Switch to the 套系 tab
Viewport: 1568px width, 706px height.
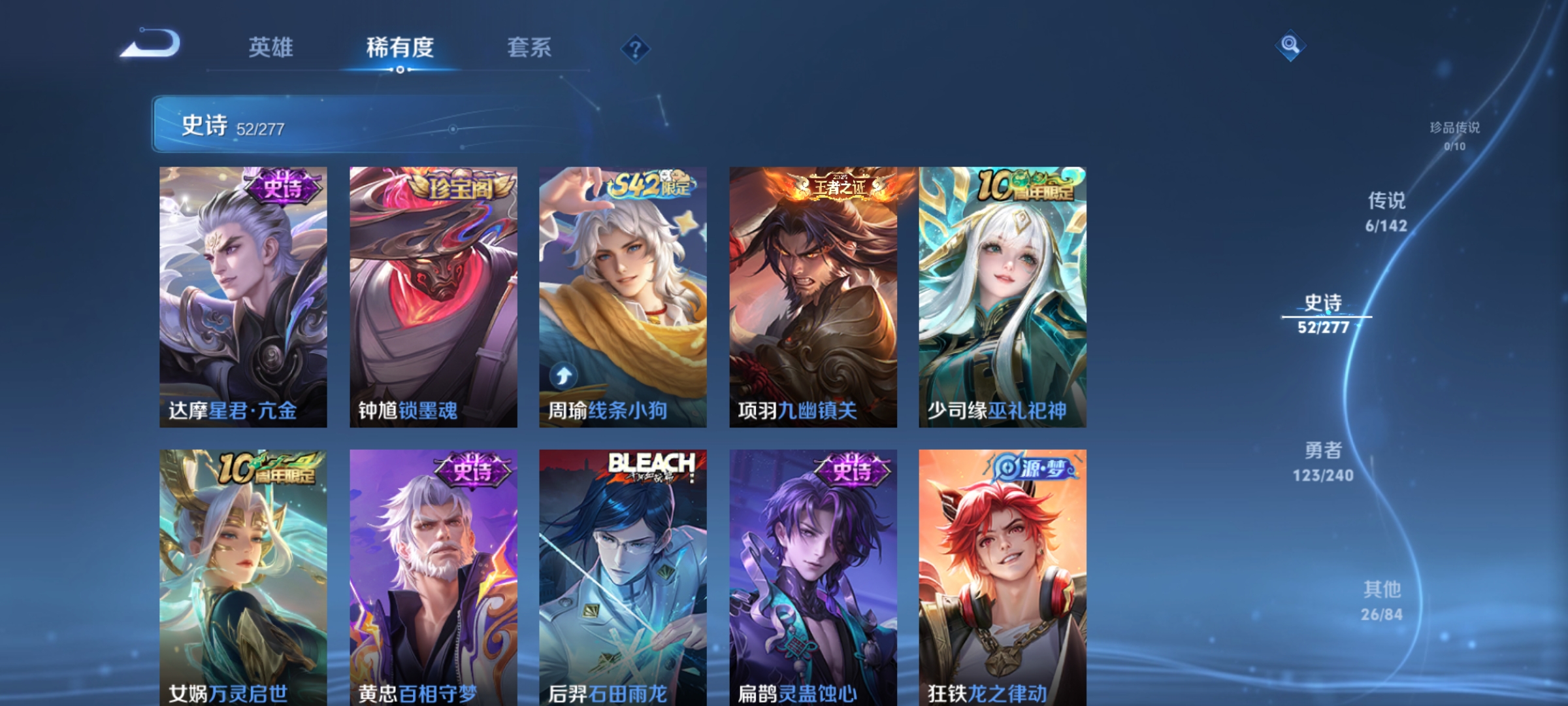coord(531,48)
